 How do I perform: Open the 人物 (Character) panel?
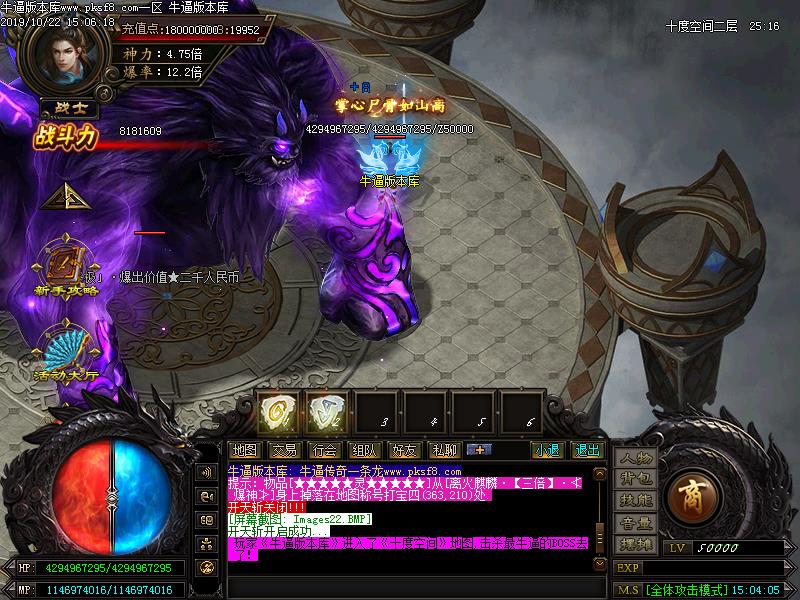pos(635,458)
